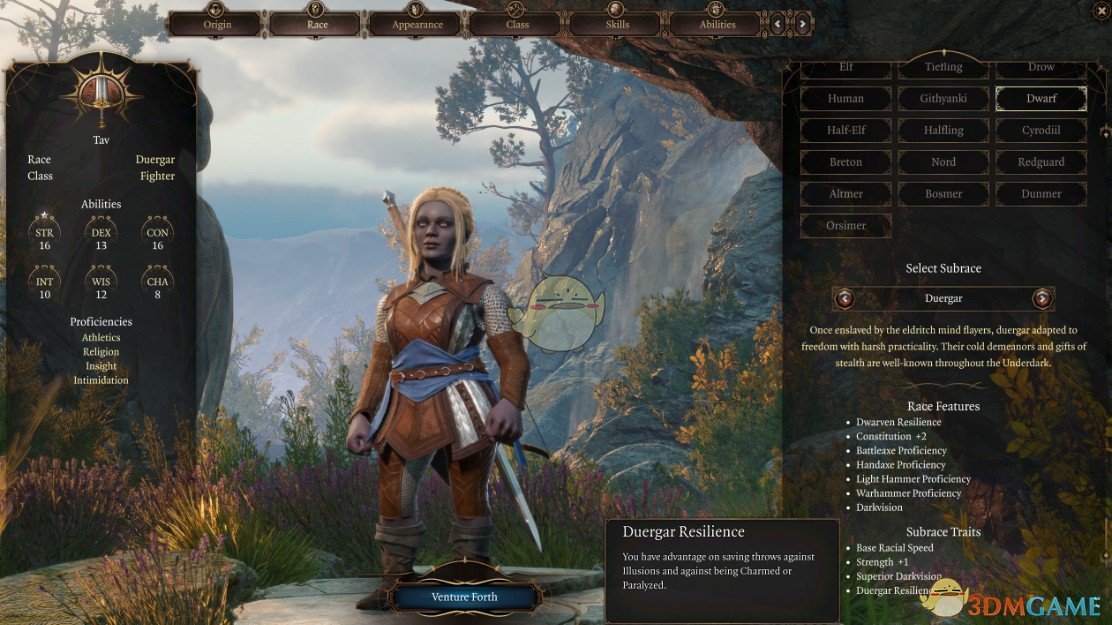Choose the Half-Elf race
Viewport: 1112px width, 625px height.
[845, 130]
